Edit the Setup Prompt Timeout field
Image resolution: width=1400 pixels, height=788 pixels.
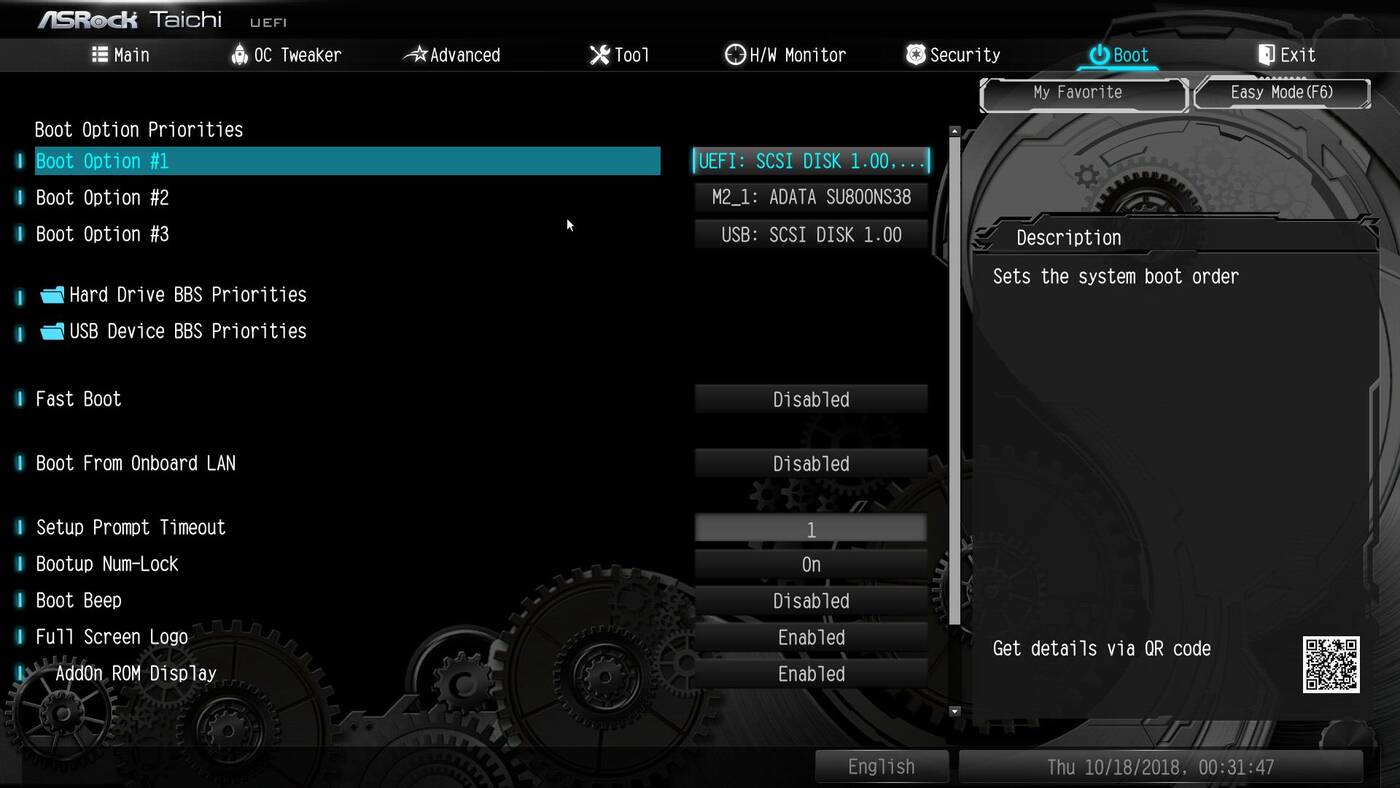click(811, 529)
